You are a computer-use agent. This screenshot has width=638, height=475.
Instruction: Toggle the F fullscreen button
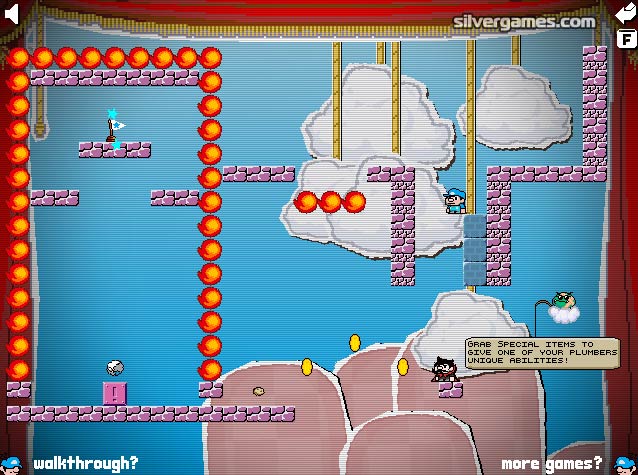tap(626, 40)
